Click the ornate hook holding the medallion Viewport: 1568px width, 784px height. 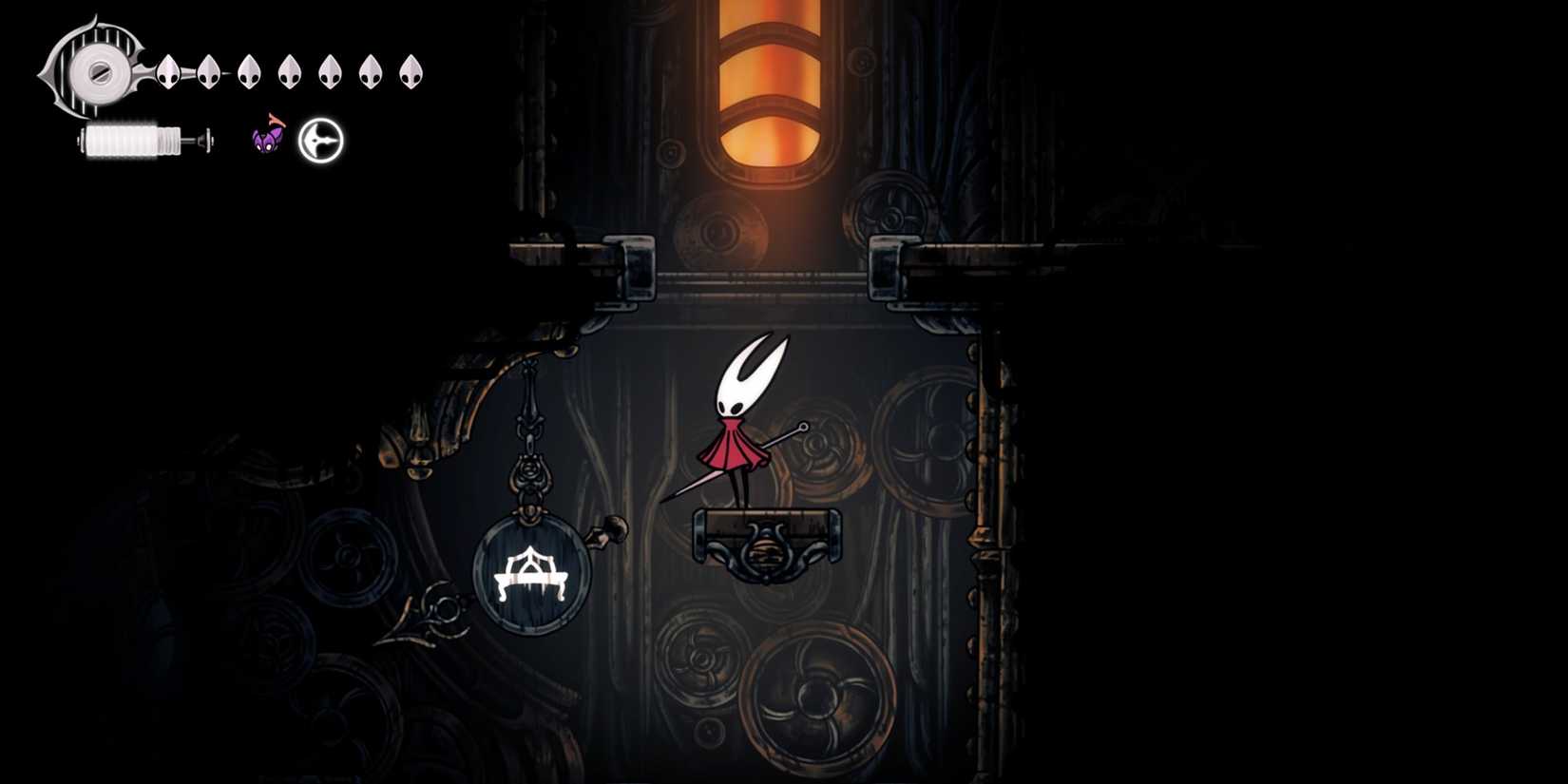pyautogui.click(x=530, y=475)
